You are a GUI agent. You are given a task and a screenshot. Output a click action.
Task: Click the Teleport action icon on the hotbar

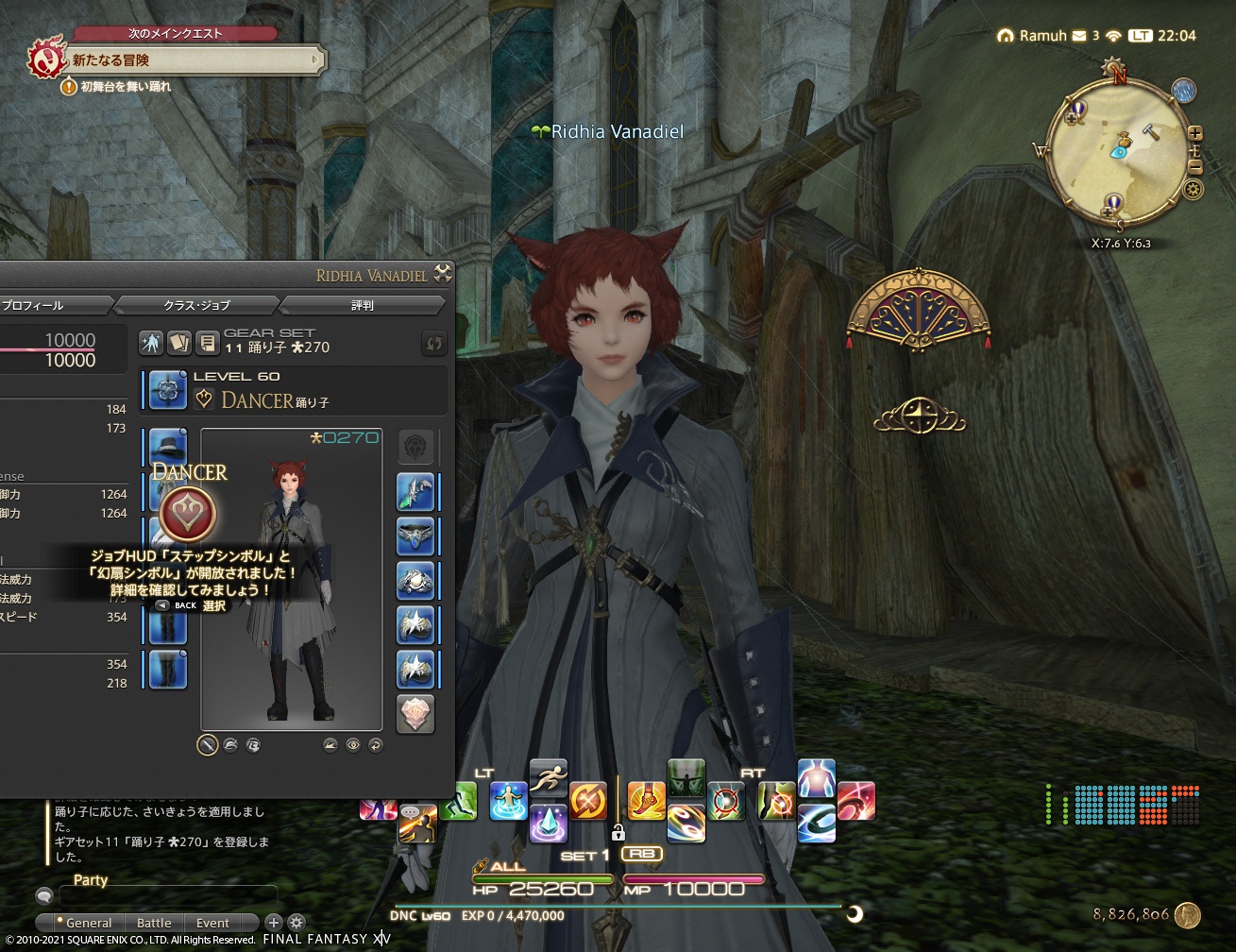[x=508, y=800]
